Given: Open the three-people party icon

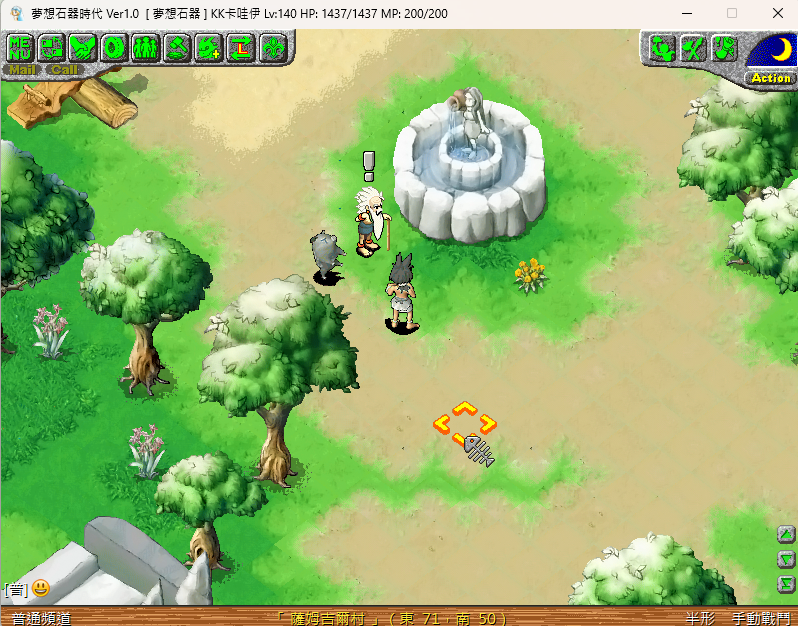Looking at the screenshot, I should [x=146, y=47].
